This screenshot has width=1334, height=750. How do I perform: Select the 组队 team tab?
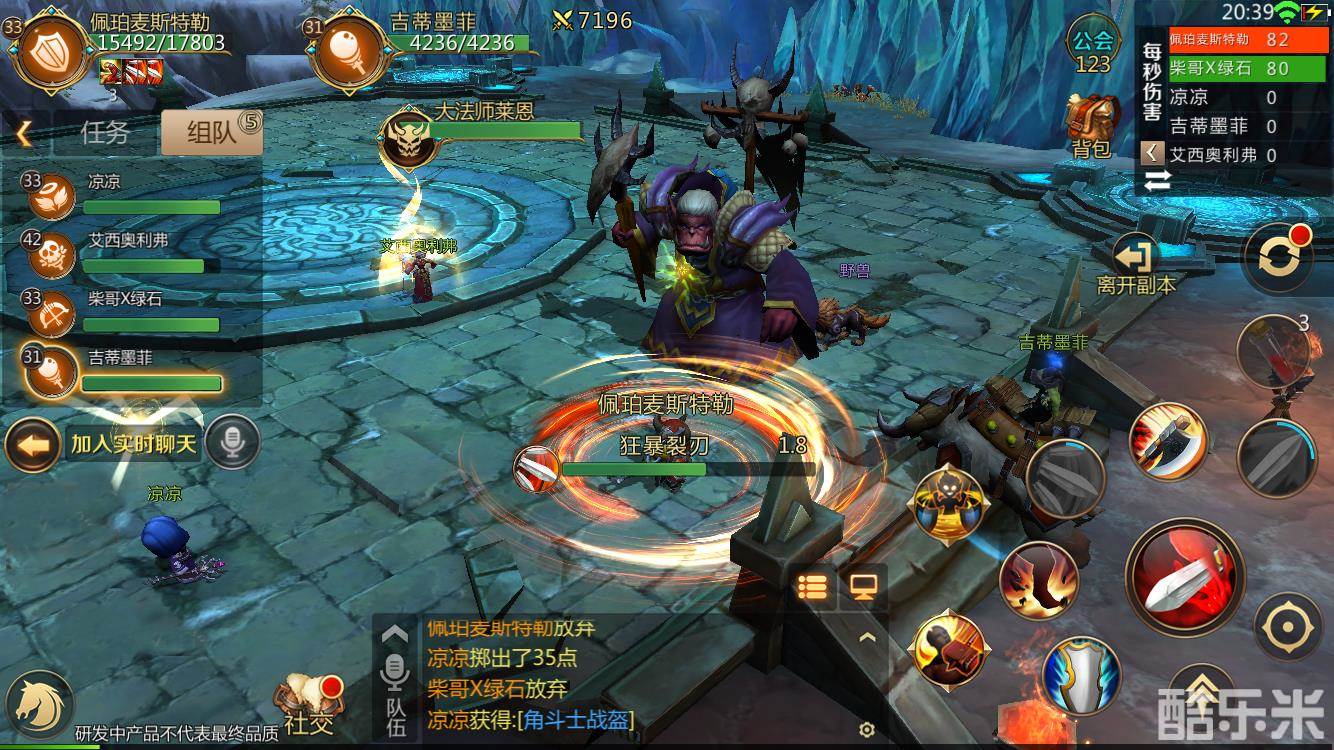[x=210, y=132]
